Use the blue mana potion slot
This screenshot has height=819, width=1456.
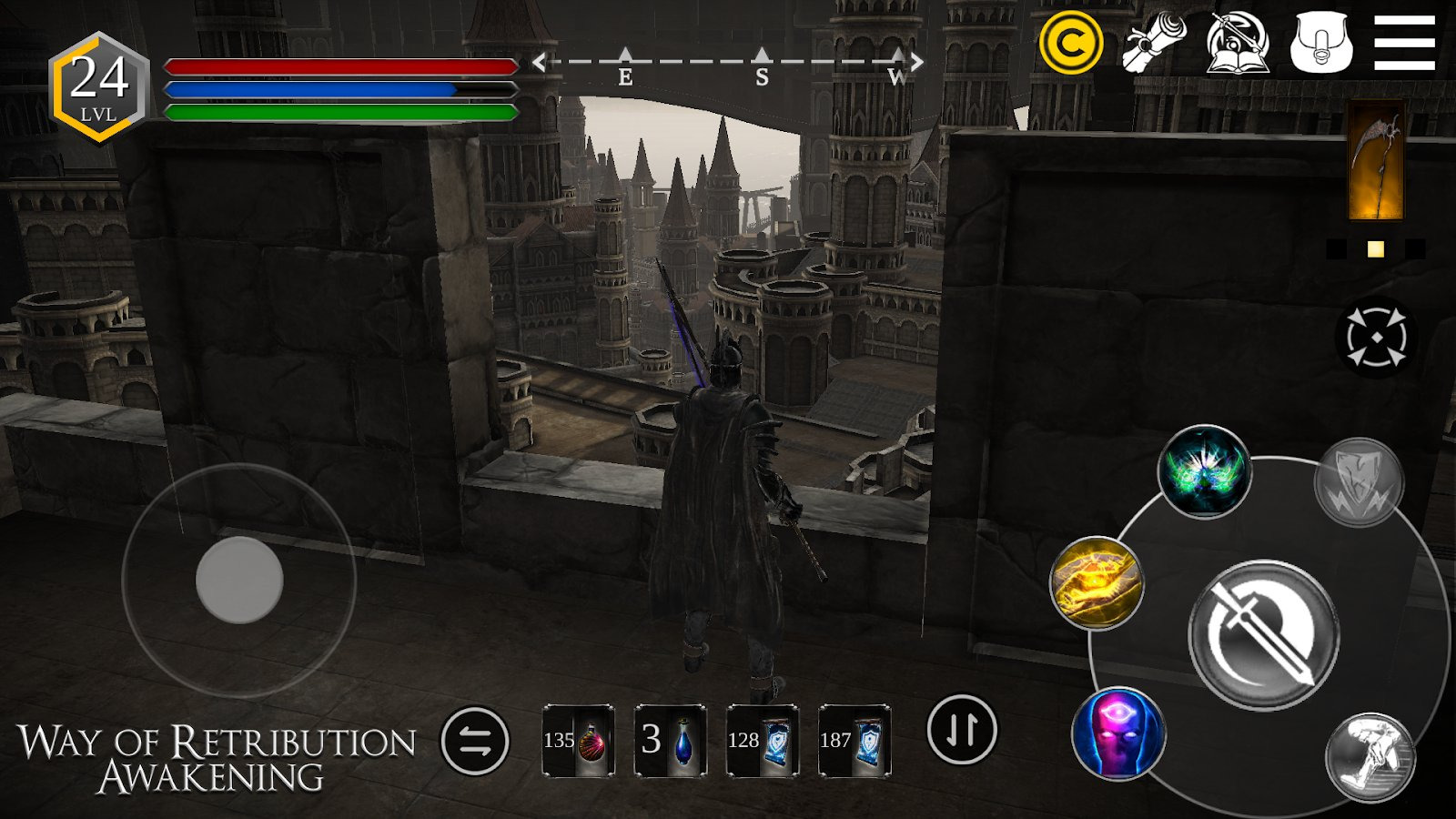point(671,741)
